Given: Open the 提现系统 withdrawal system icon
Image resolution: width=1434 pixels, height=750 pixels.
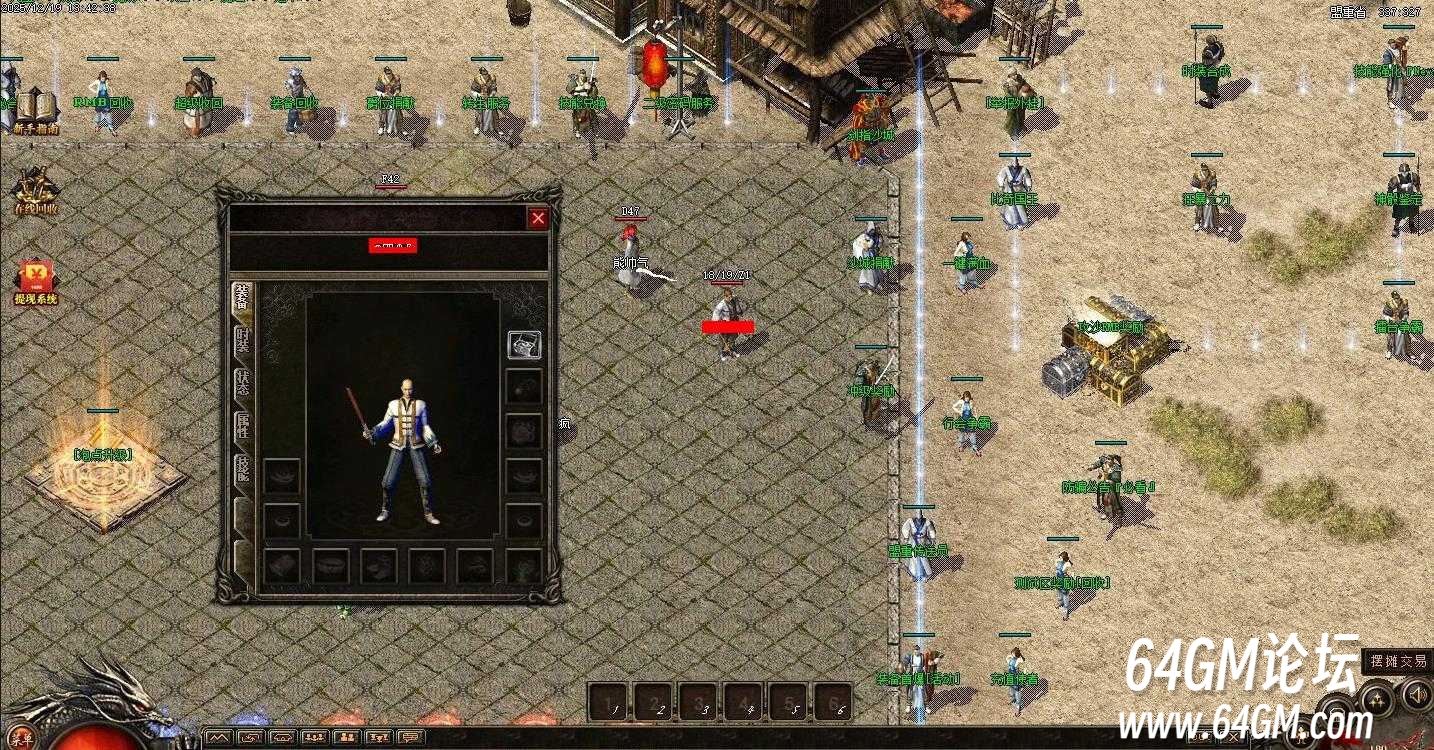Looking at the screenshot, I should 36,281.
